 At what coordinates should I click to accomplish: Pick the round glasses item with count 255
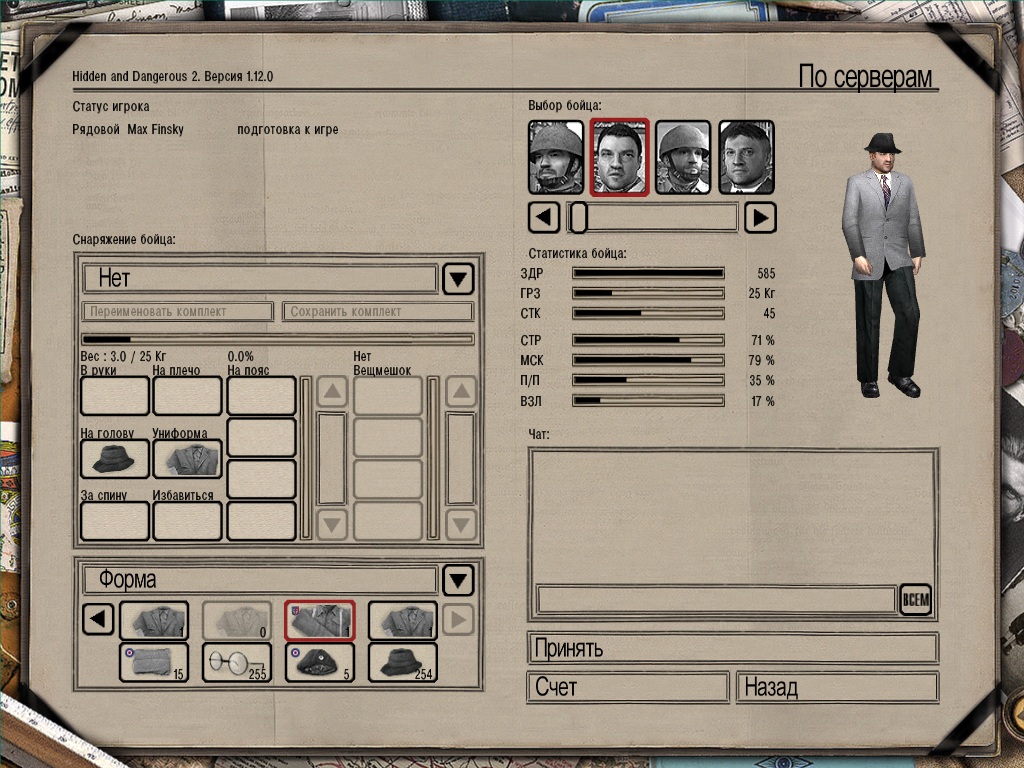click(x=237, y=662)
